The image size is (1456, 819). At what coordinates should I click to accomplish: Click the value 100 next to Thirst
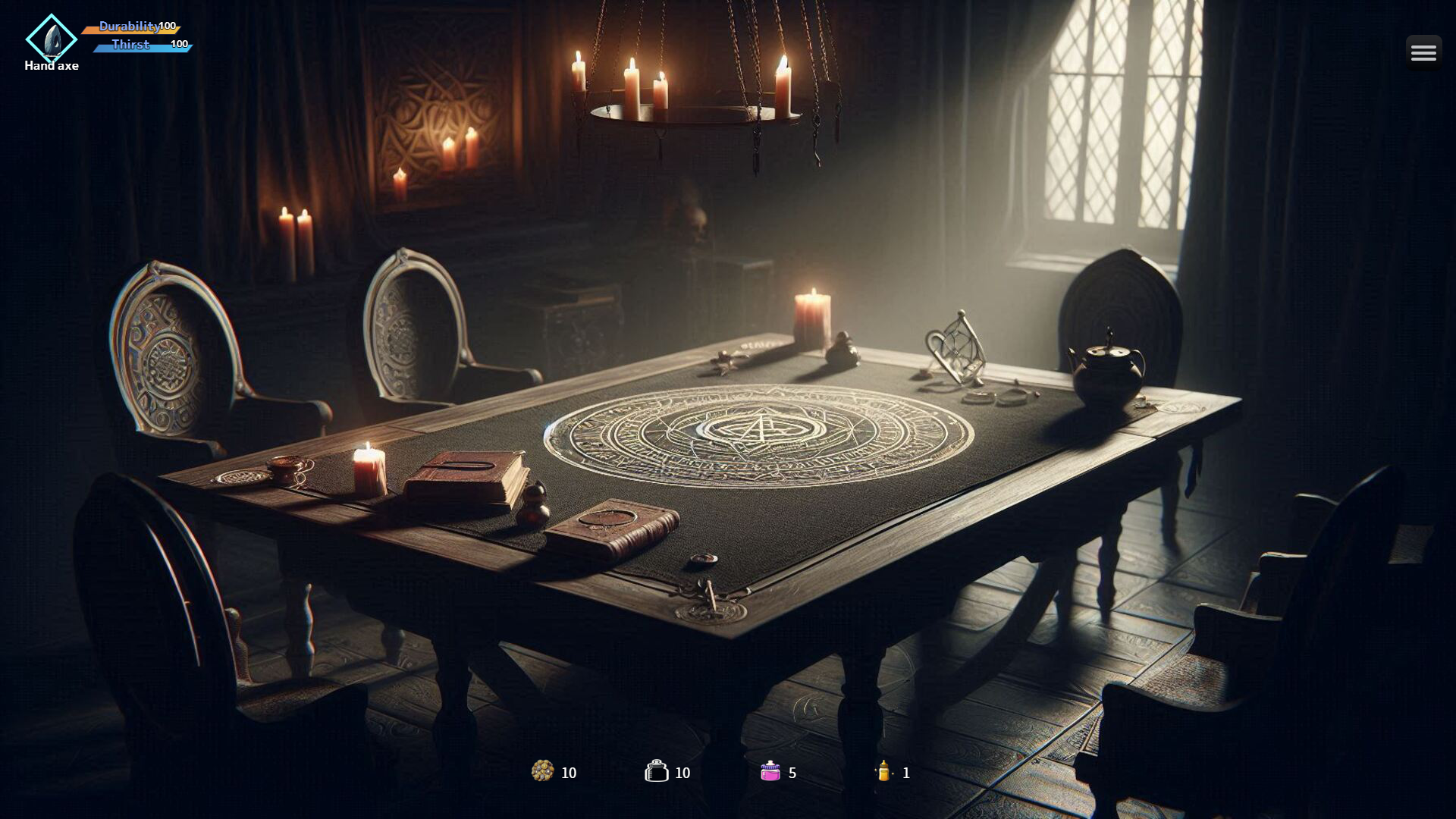pos(178,45)
